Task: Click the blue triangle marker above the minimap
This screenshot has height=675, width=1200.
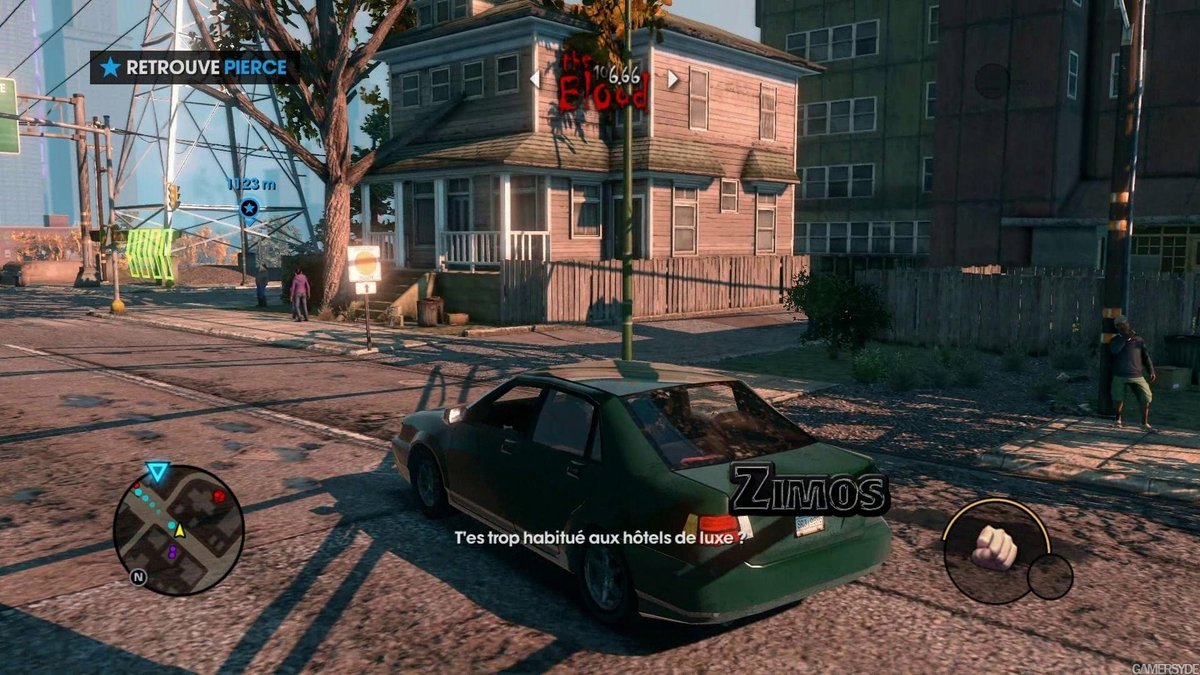Action: click(x=157, y=472)
